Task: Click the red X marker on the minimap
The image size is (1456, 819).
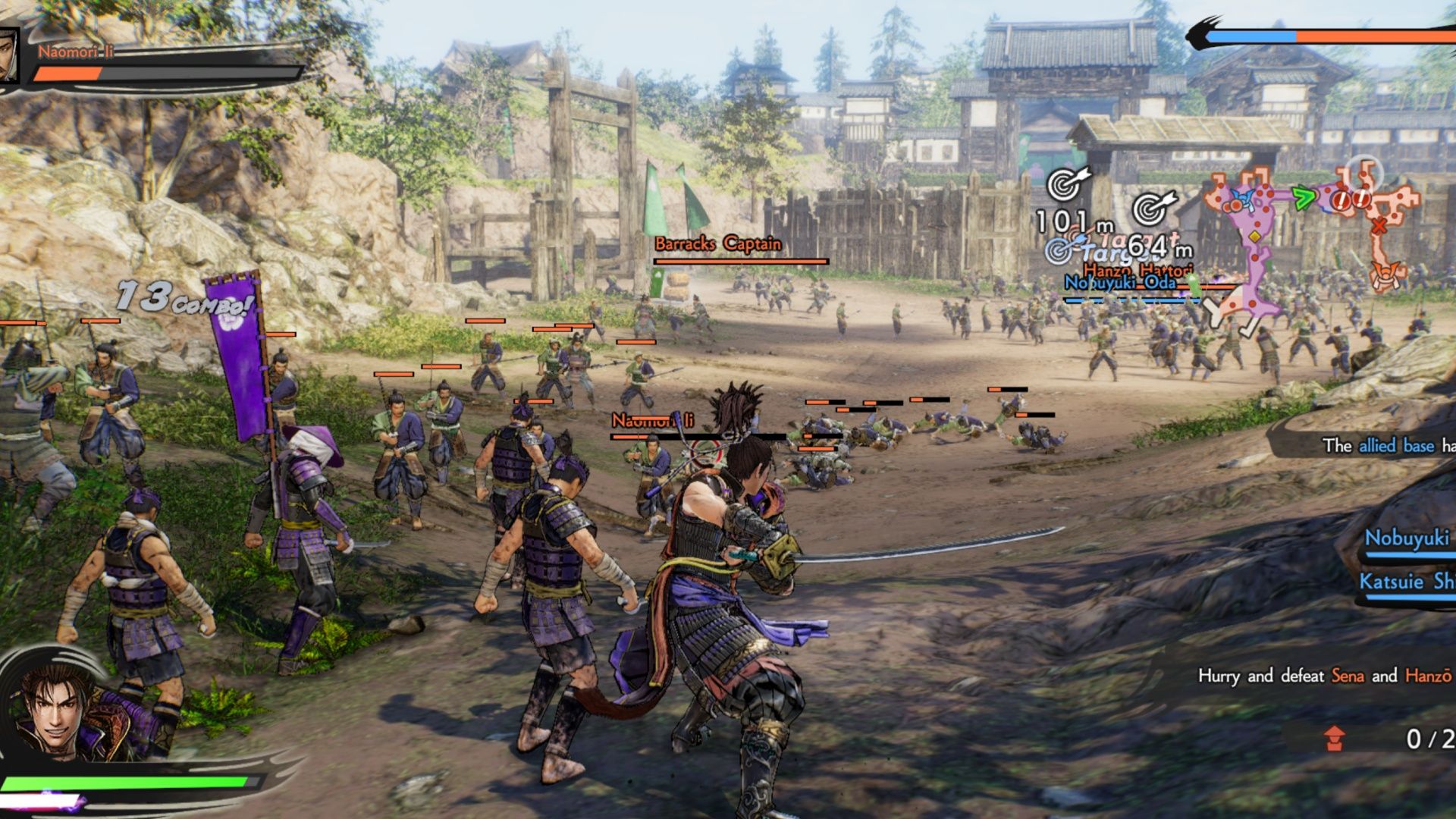Action: tap(1379, 225)
